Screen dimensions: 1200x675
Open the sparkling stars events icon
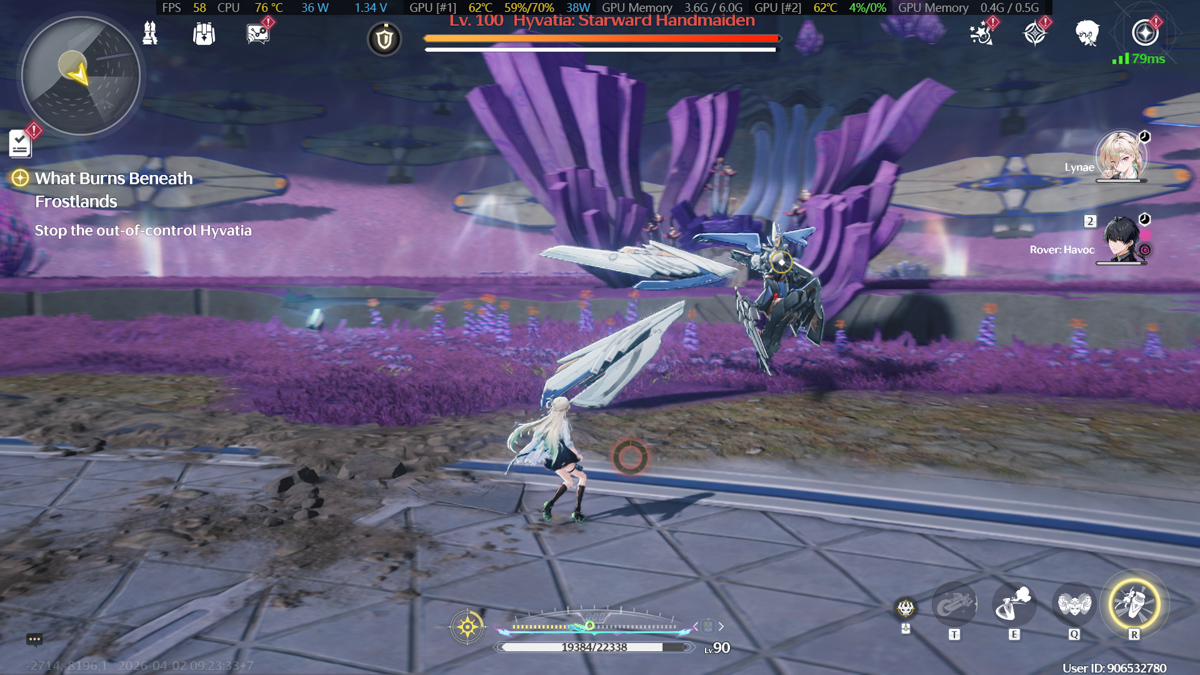pos(982,34)
